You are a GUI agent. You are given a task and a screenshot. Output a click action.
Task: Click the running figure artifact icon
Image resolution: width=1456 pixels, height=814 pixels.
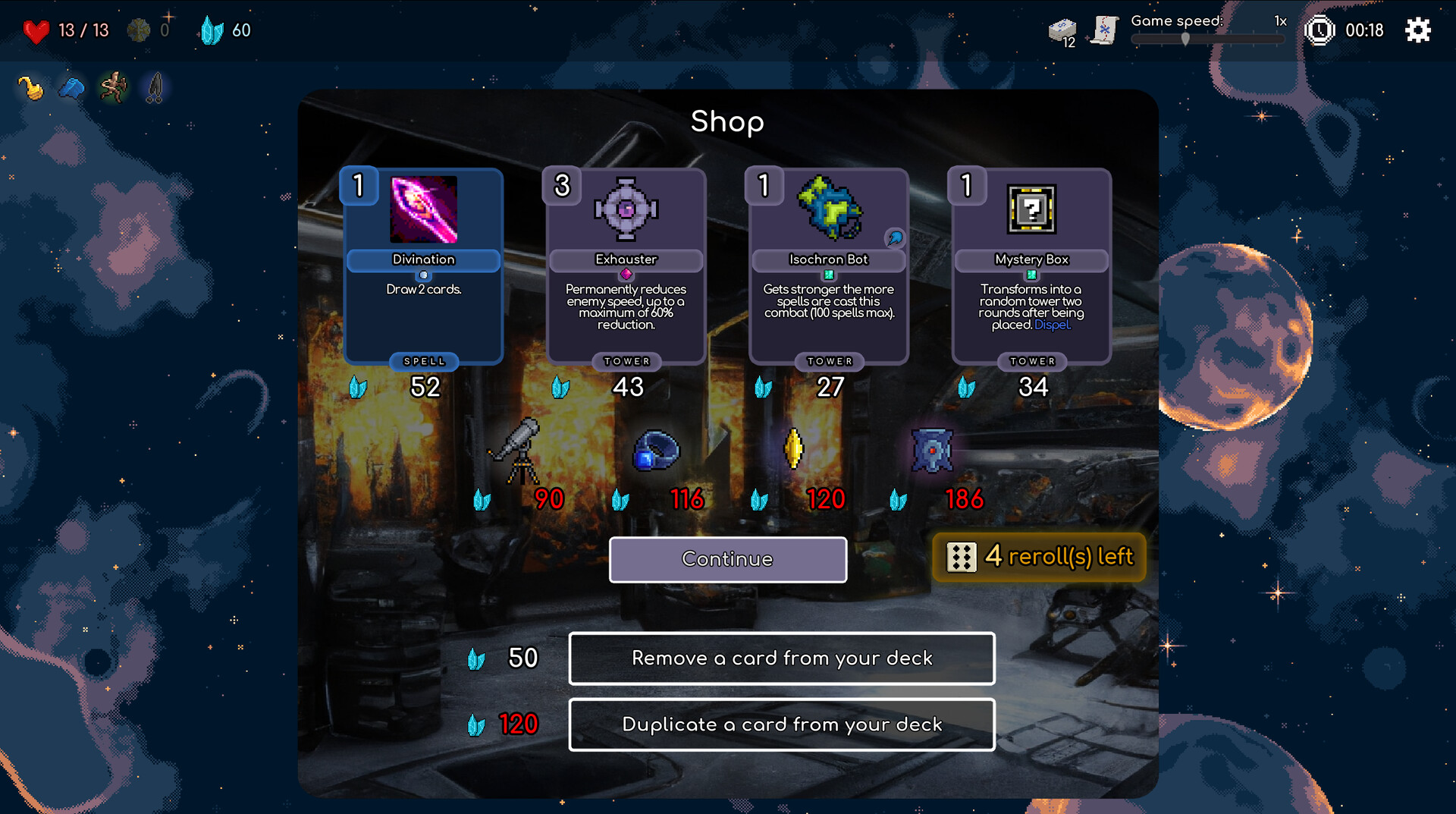(x=112, y=86)
